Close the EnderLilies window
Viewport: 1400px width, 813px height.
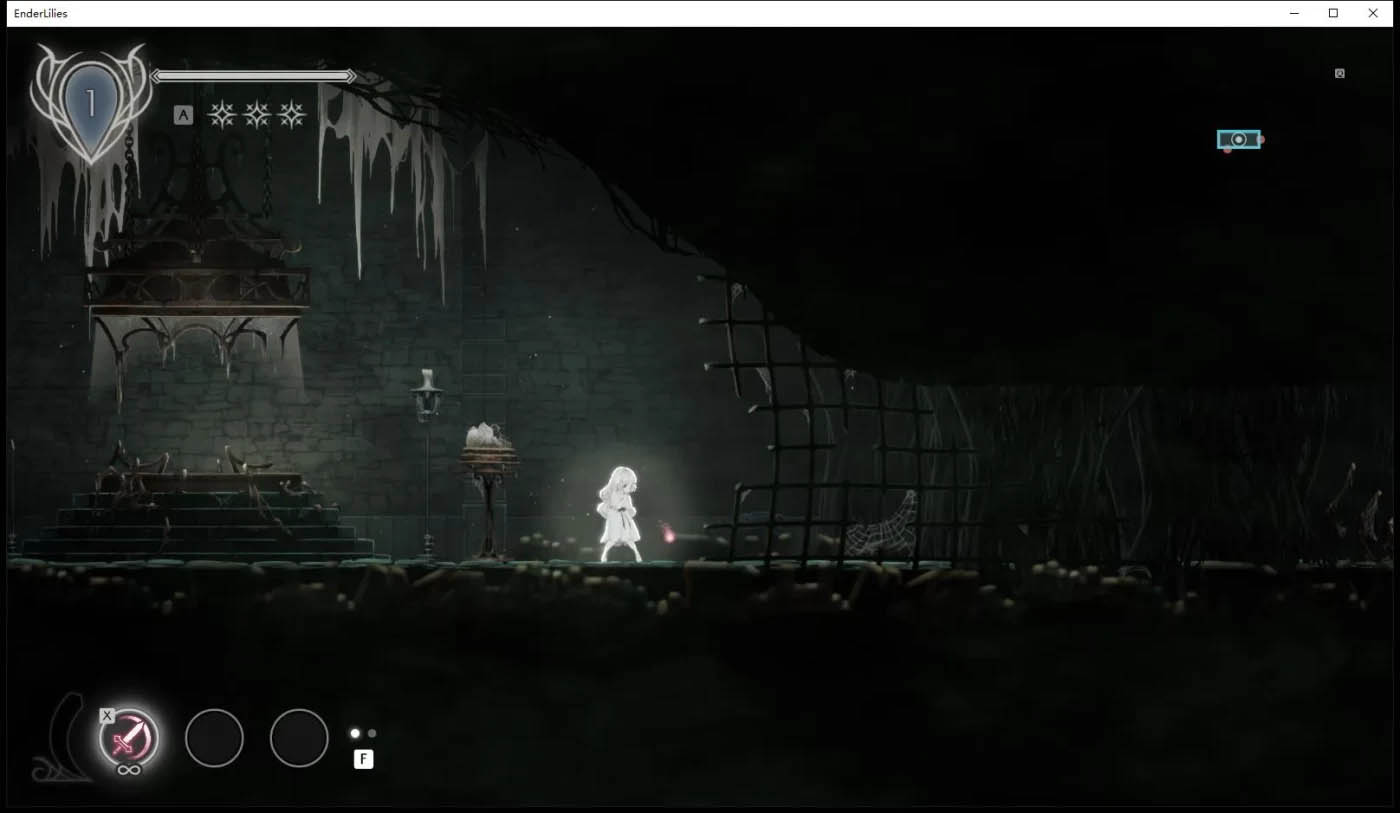tap(1372, 13)
